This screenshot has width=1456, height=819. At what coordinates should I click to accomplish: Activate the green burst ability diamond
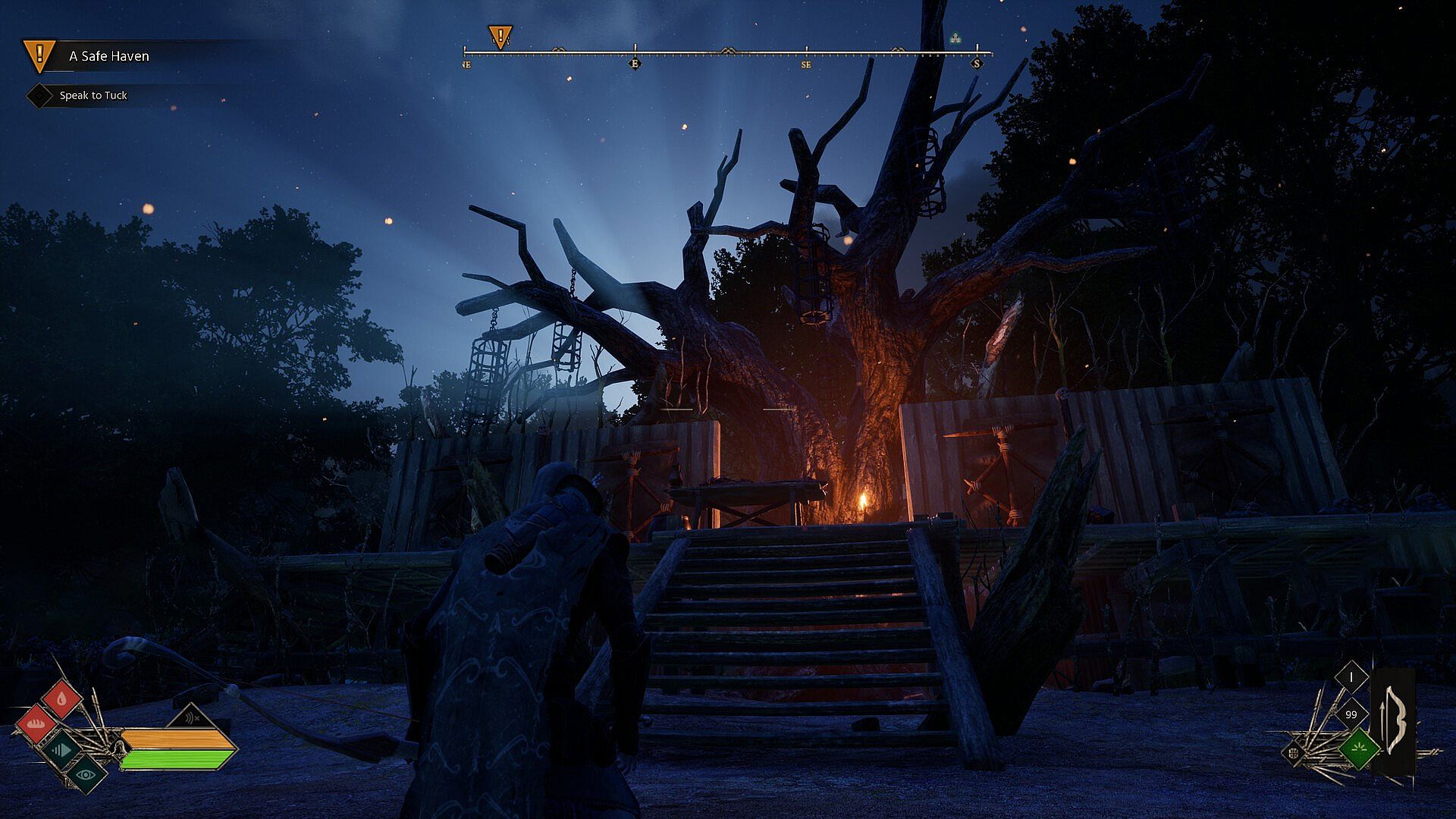[1358, 749]
